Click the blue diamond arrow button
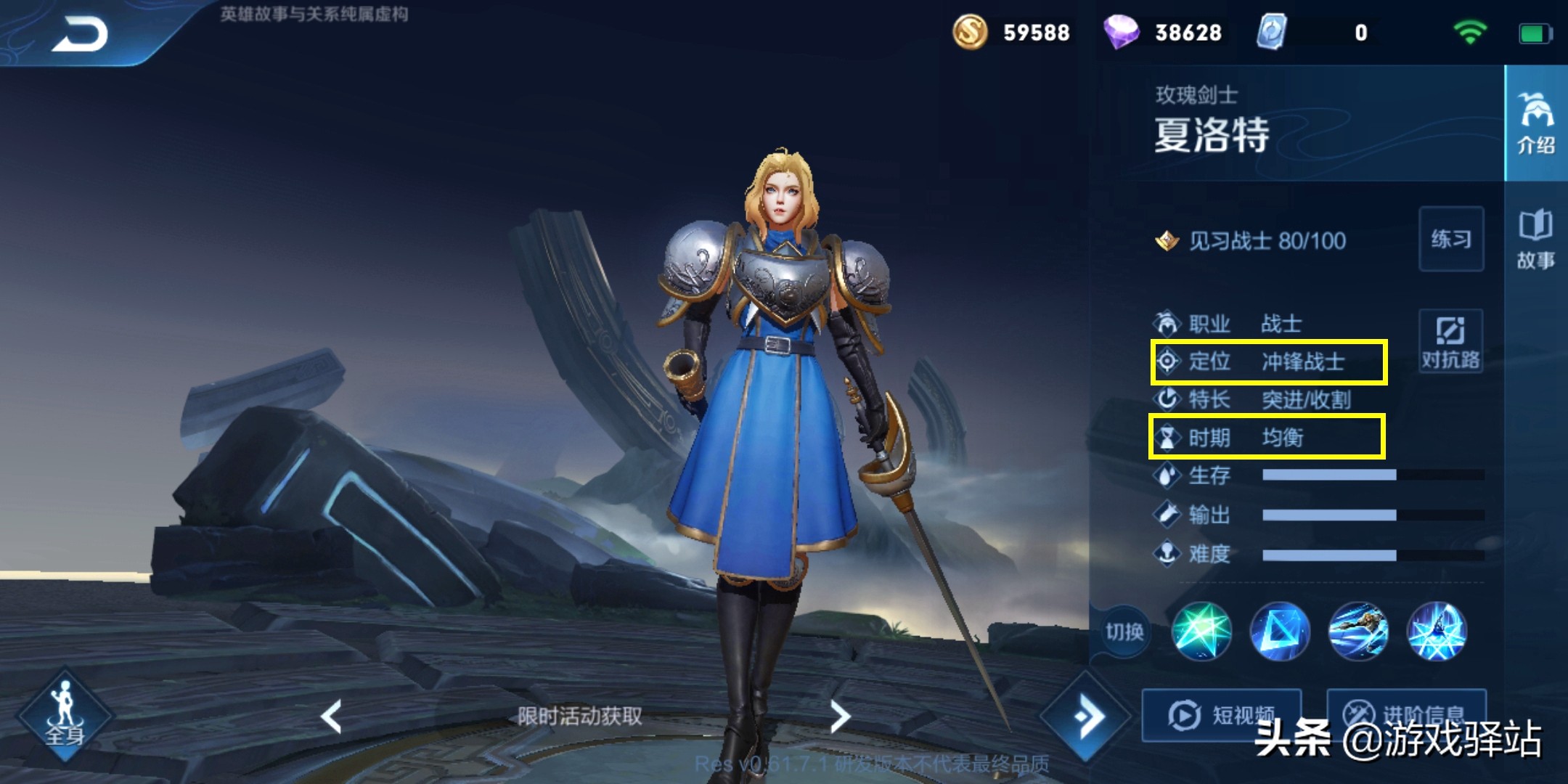Screen dimensions: 1568x784 point(1086,716)
